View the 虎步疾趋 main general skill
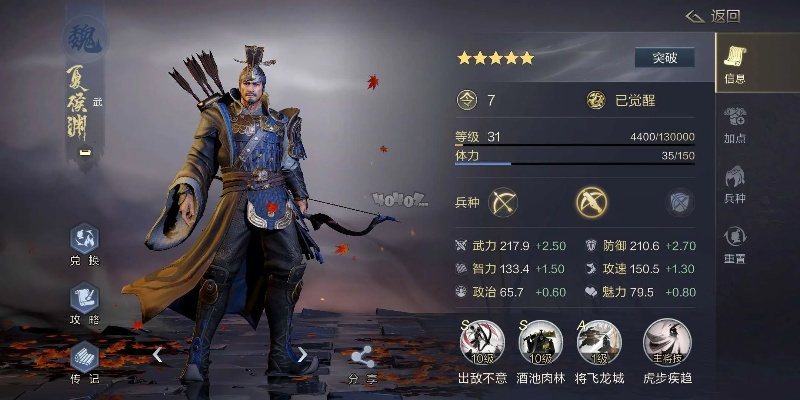The width and height of the screenshot is (800, 400). pyautogui.click(x=663, y=344)
